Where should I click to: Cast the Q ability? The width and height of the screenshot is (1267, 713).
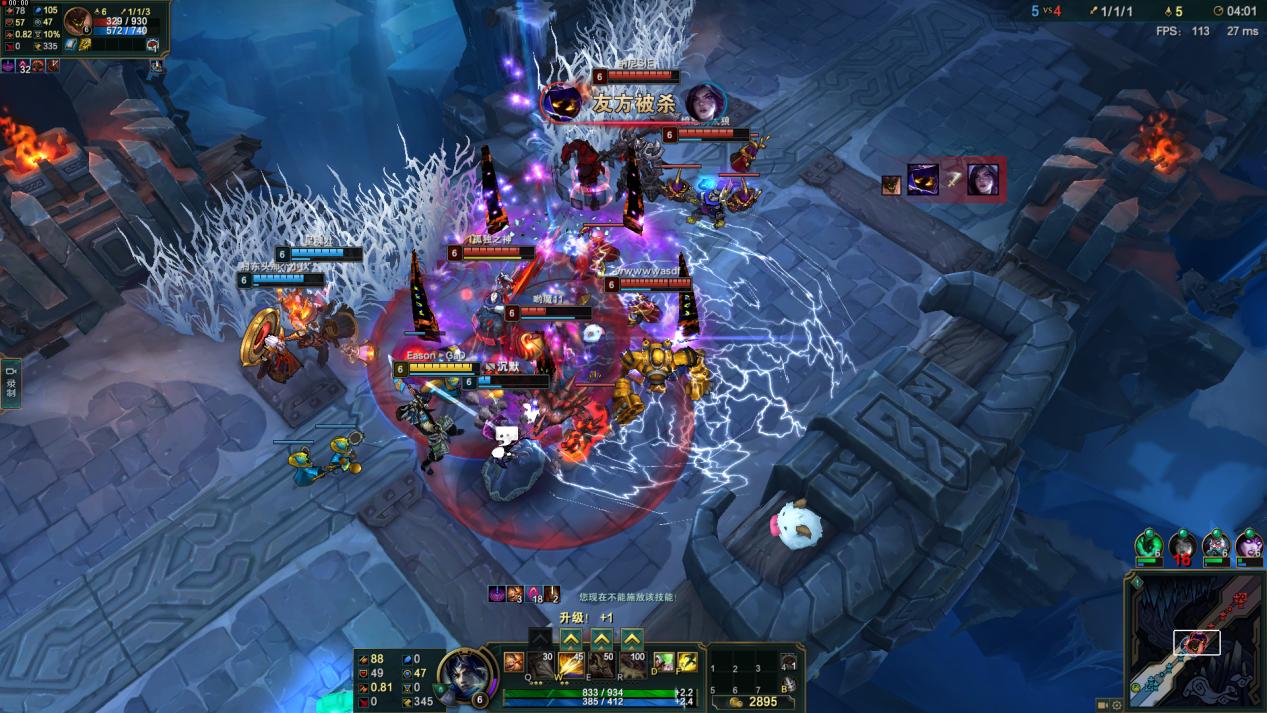point(541,664)
